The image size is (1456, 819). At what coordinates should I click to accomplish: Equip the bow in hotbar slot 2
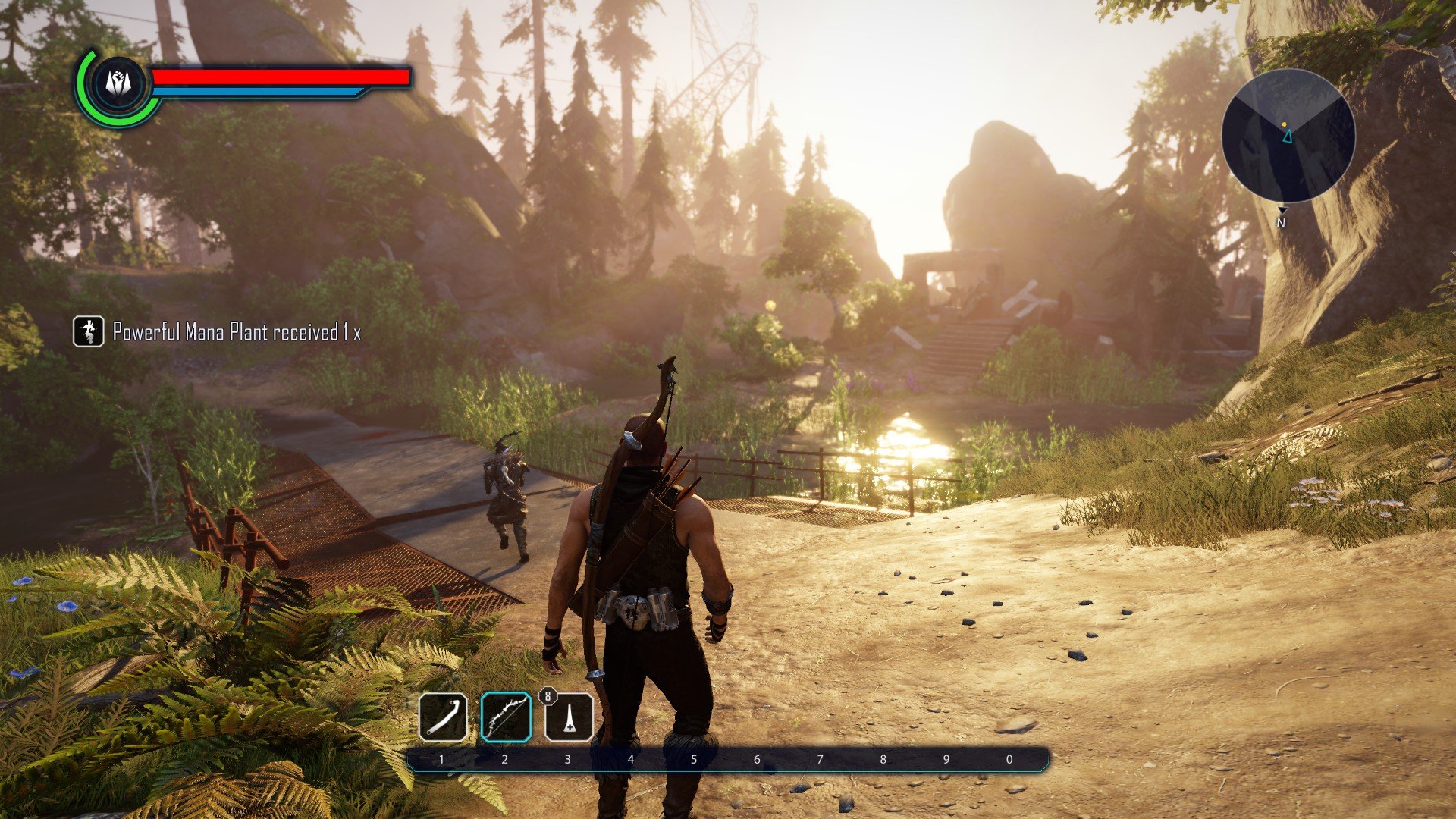[506, 717]
